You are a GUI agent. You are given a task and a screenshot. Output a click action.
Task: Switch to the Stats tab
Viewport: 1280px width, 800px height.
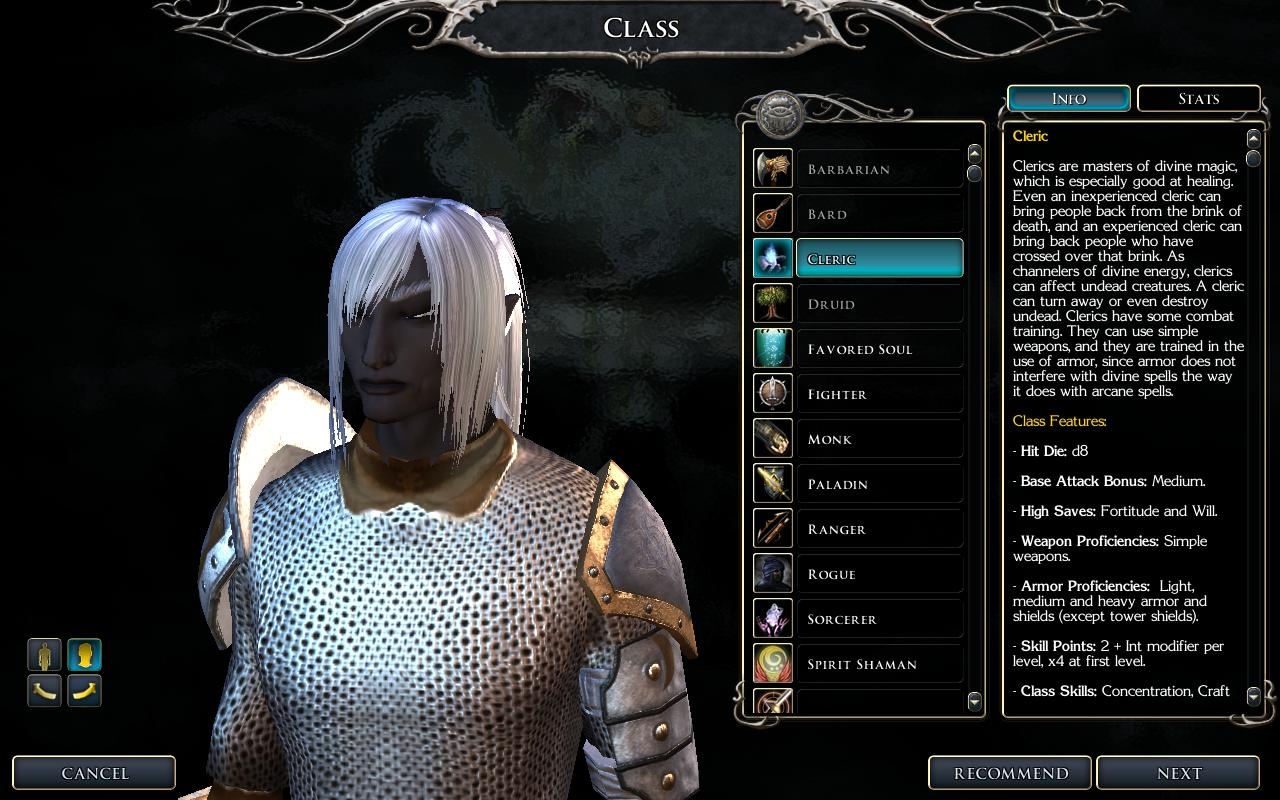[x=1198, y=99]
